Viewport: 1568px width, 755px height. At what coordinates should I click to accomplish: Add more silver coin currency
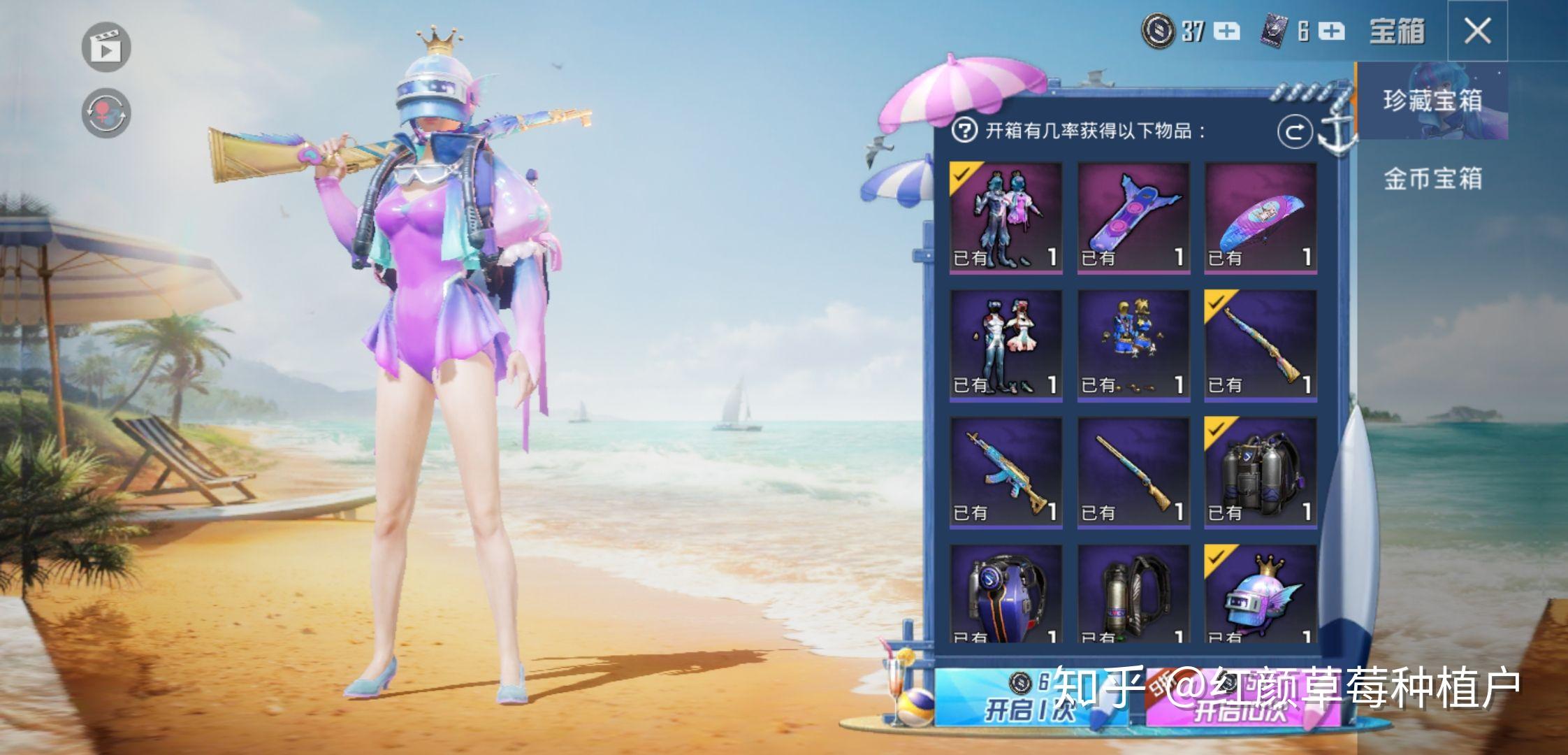pos(1227,31)
